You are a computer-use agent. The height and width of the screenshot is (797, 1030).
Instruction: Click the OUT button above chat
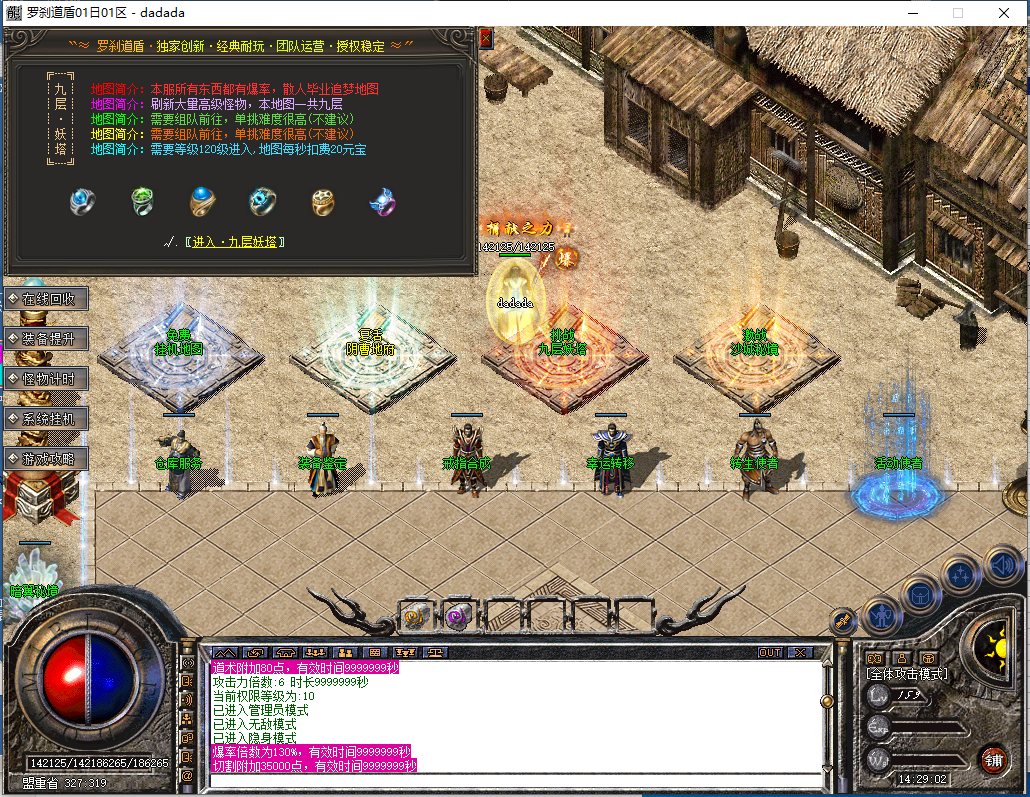(769, 653)
